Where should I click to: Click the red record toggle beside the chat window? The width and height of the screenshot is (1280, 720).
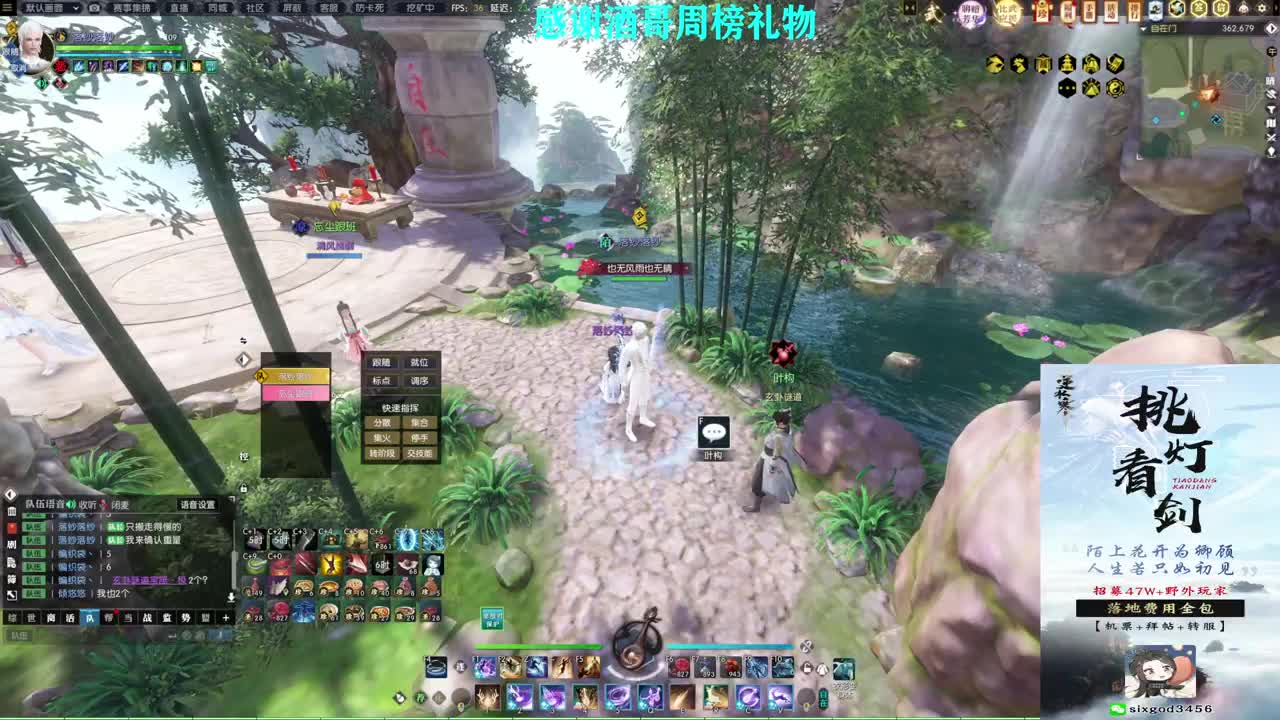[x=13, y=528]
